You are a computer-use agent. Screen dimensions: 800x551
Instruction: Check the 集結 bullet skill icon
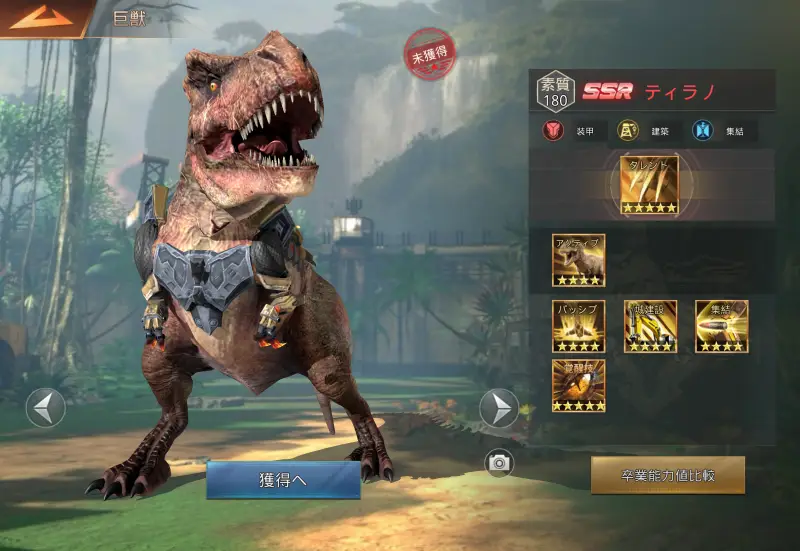(722, 326)
